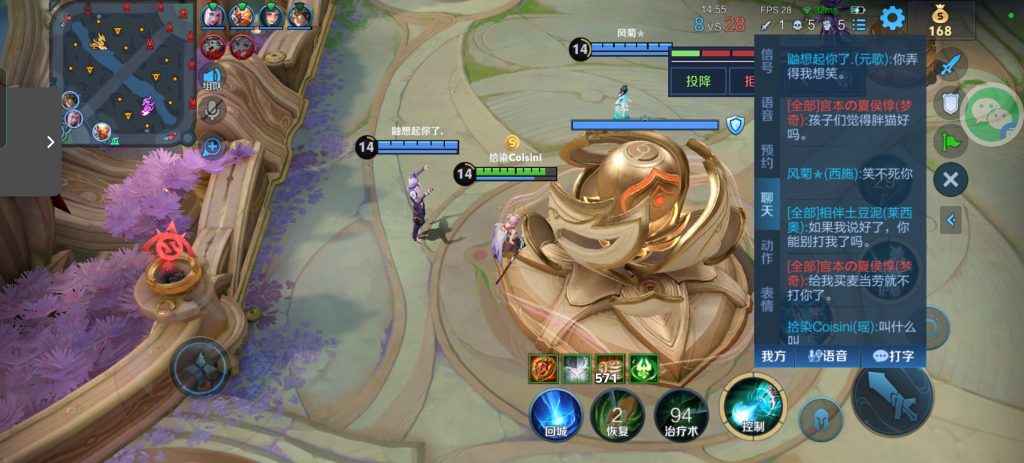1024x463 pixels.
Task: Activate the 控制 control skill
Action: tap(753, 410)
